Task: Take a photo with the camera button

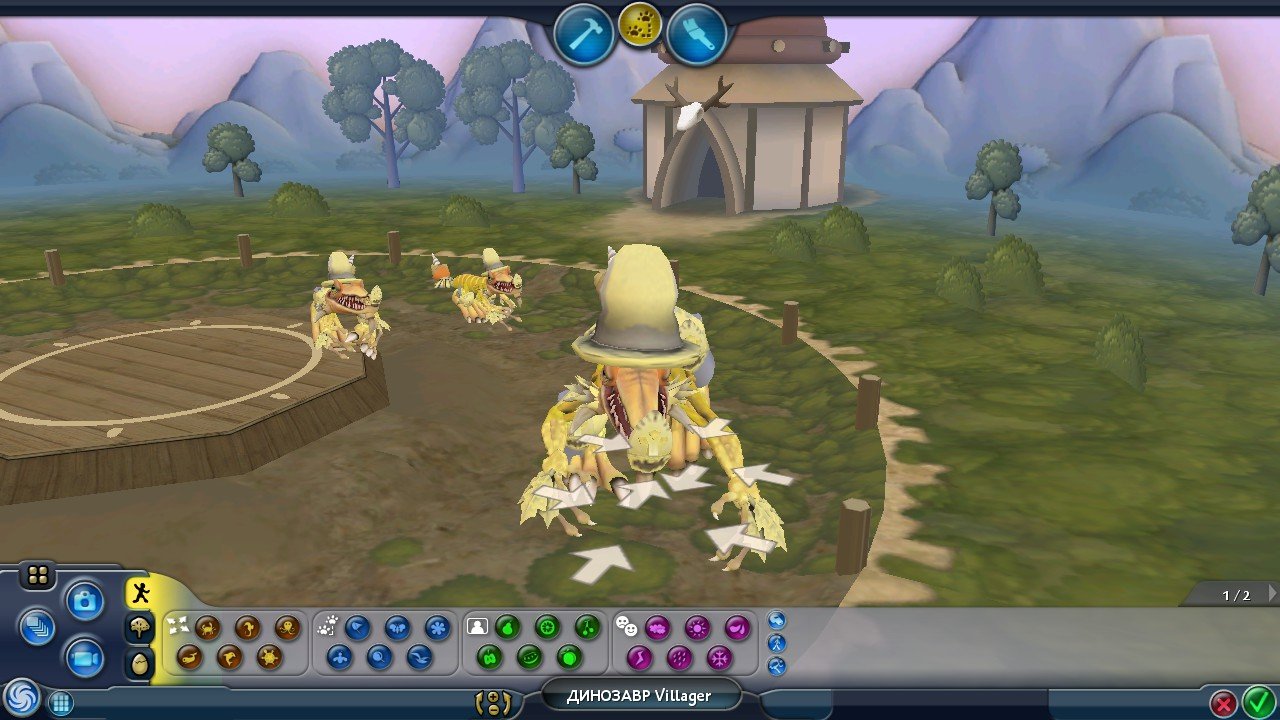Action: pos(85,601)
